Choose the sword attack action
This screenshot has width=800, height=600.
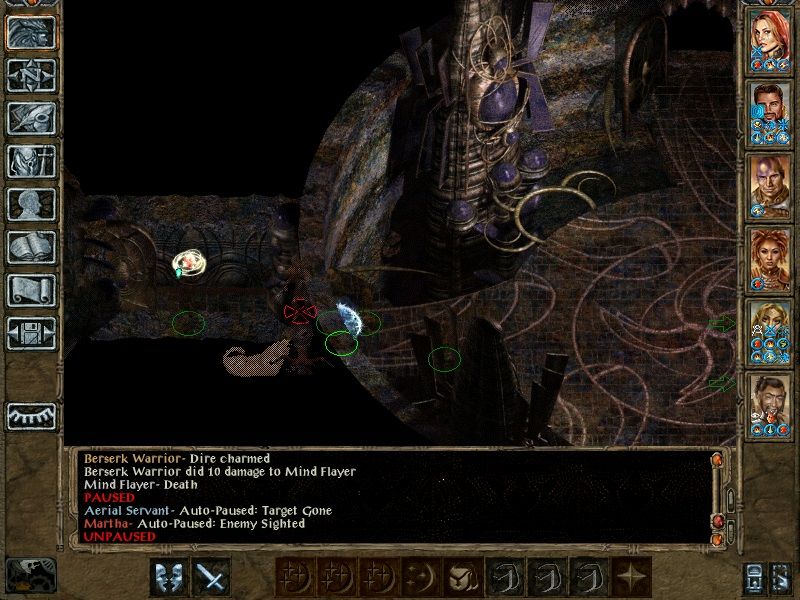point(211,577)
